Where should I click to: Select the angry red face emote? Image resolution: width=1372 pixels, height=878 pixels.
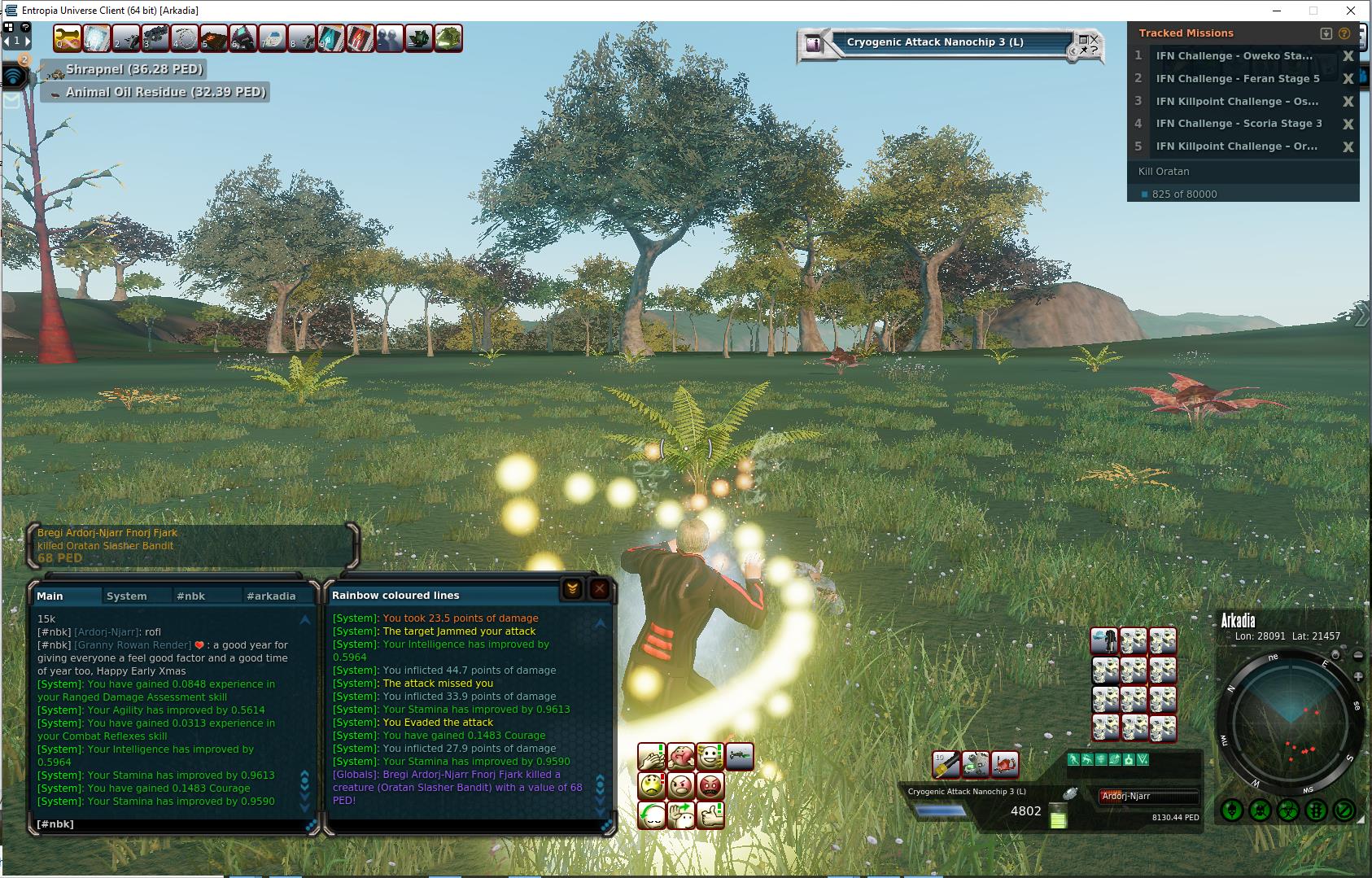710,786
